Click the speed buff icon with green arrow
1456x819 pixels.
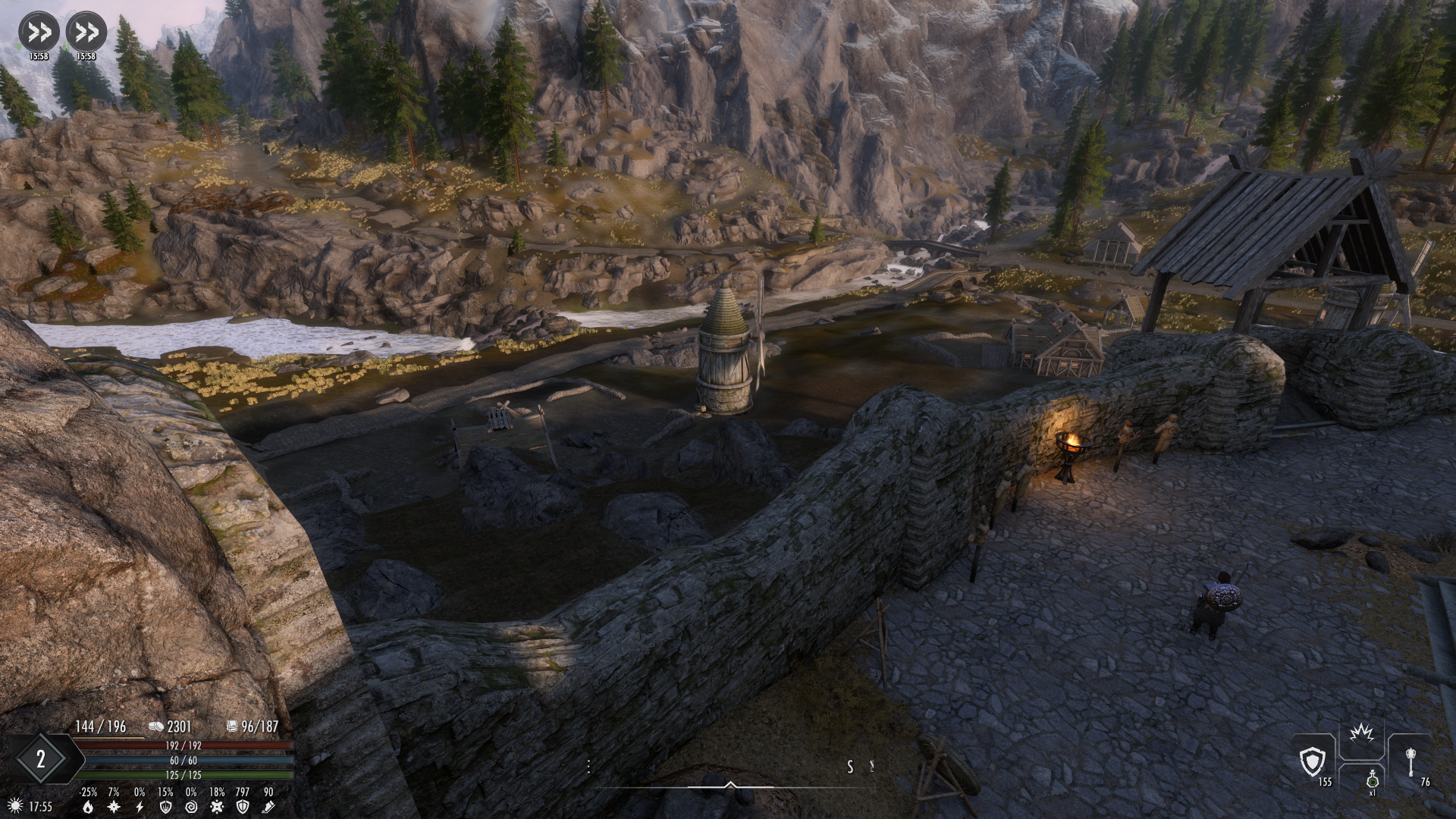[x=39, y=32]
